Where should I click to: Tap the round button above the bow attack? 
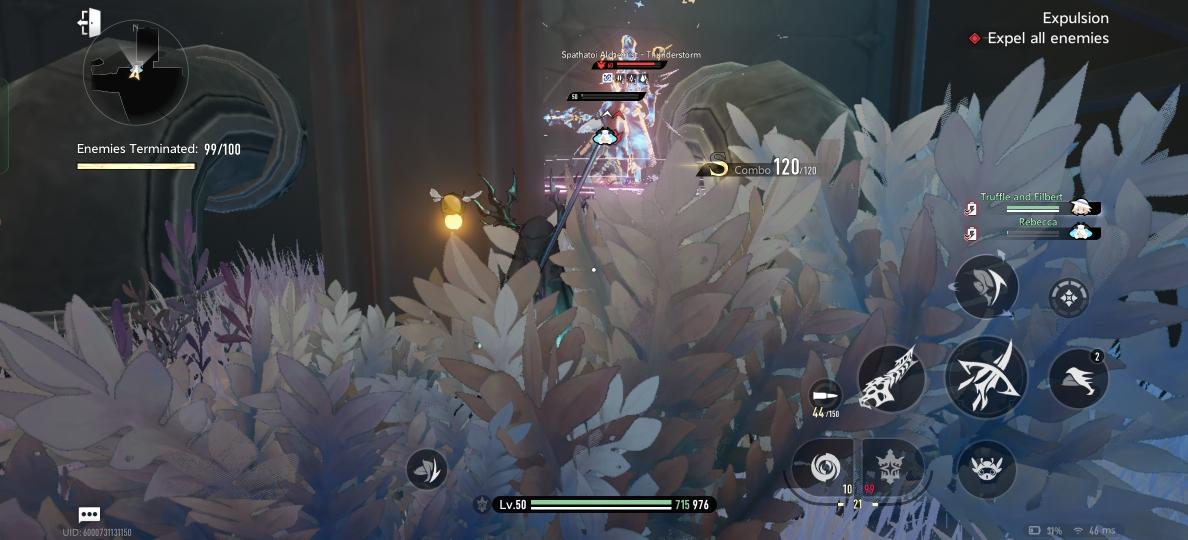(986, 287)
